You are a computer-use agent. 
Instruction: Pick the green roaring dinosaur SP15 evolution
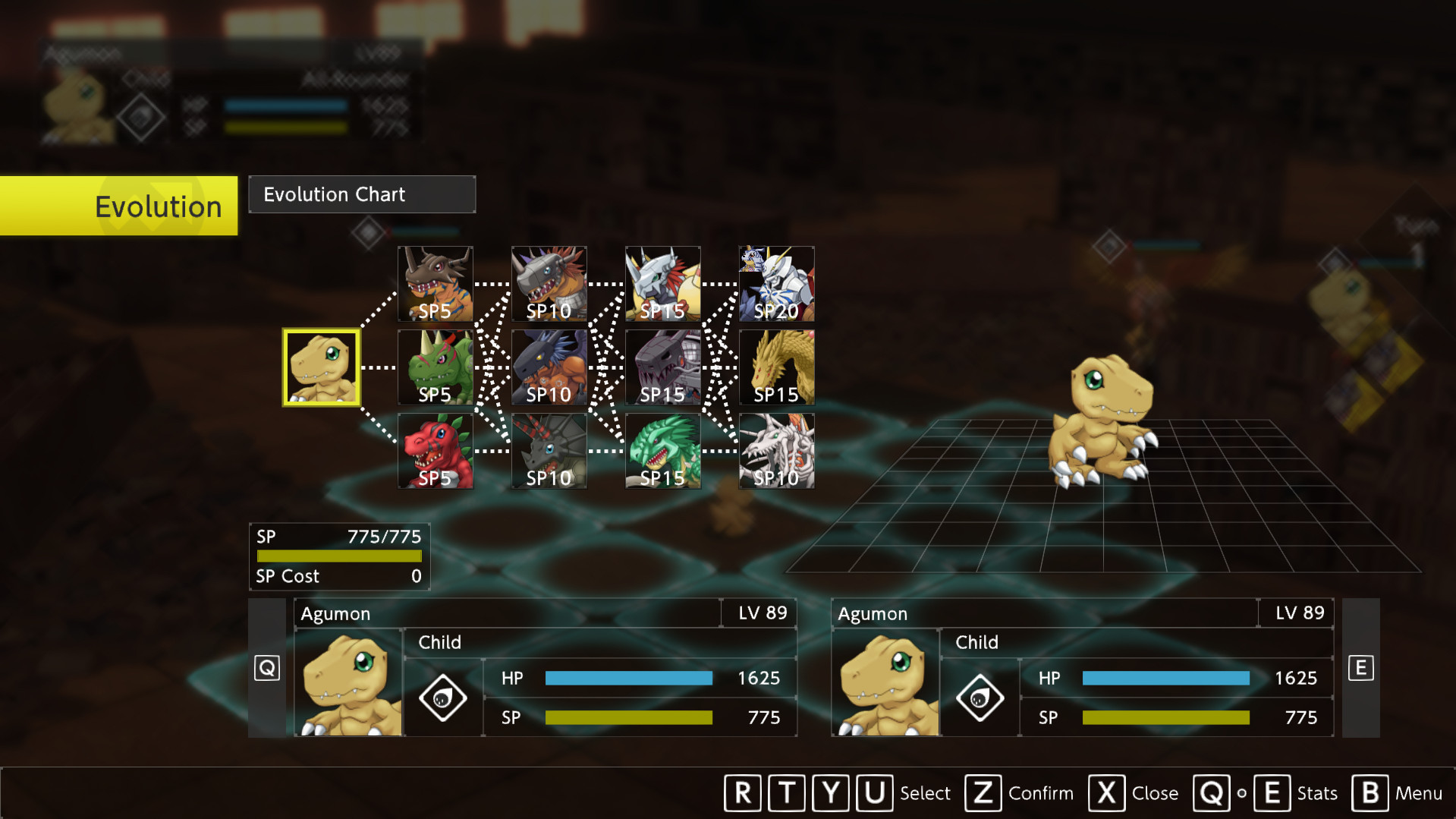tap(662, 451)
